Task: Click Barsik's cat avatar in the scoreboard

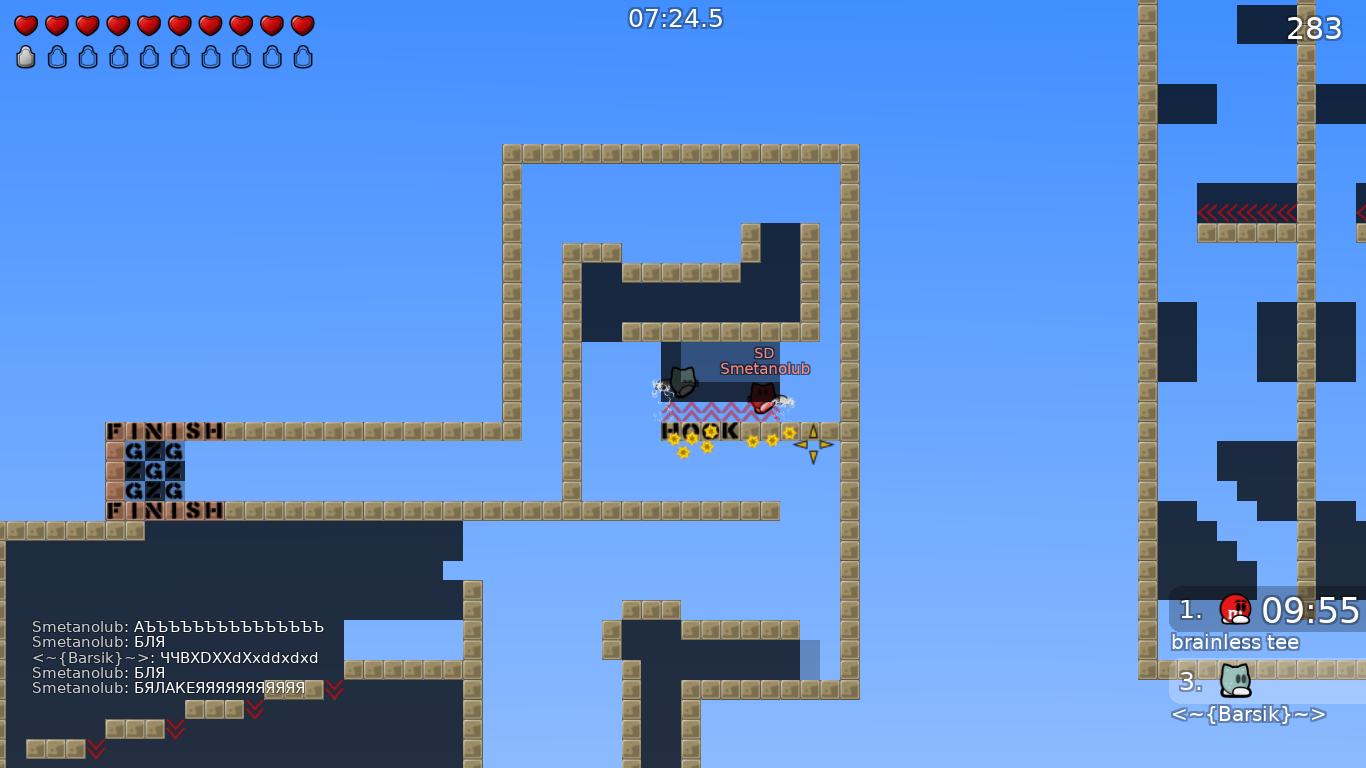Action: 1233,683
